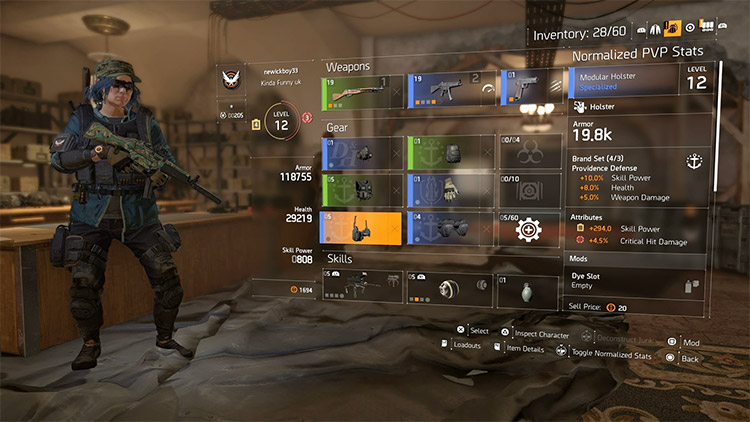Select the body armor vest slot
Screen dimensions: 750x422
pyautogui.click(x=360, y=189)
